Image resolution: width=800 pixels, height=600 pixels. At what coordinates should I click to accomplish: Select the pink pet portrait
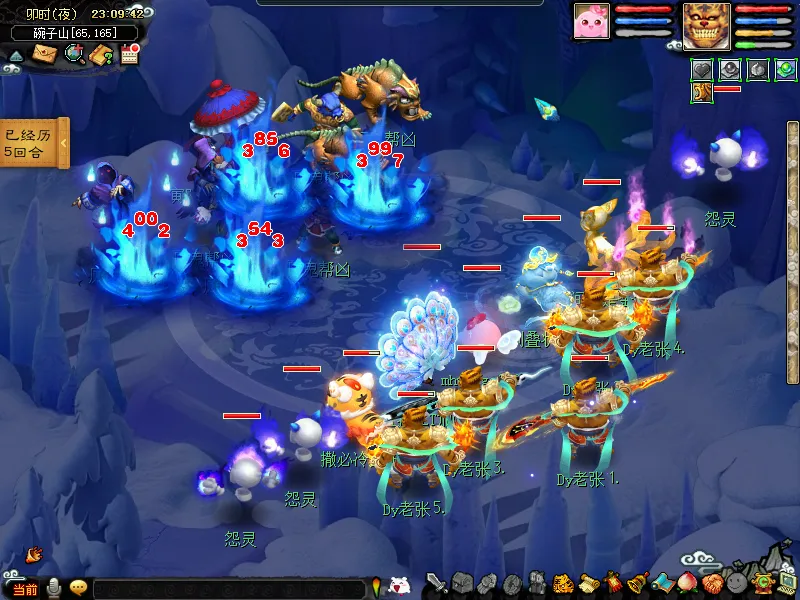point(591,21)
